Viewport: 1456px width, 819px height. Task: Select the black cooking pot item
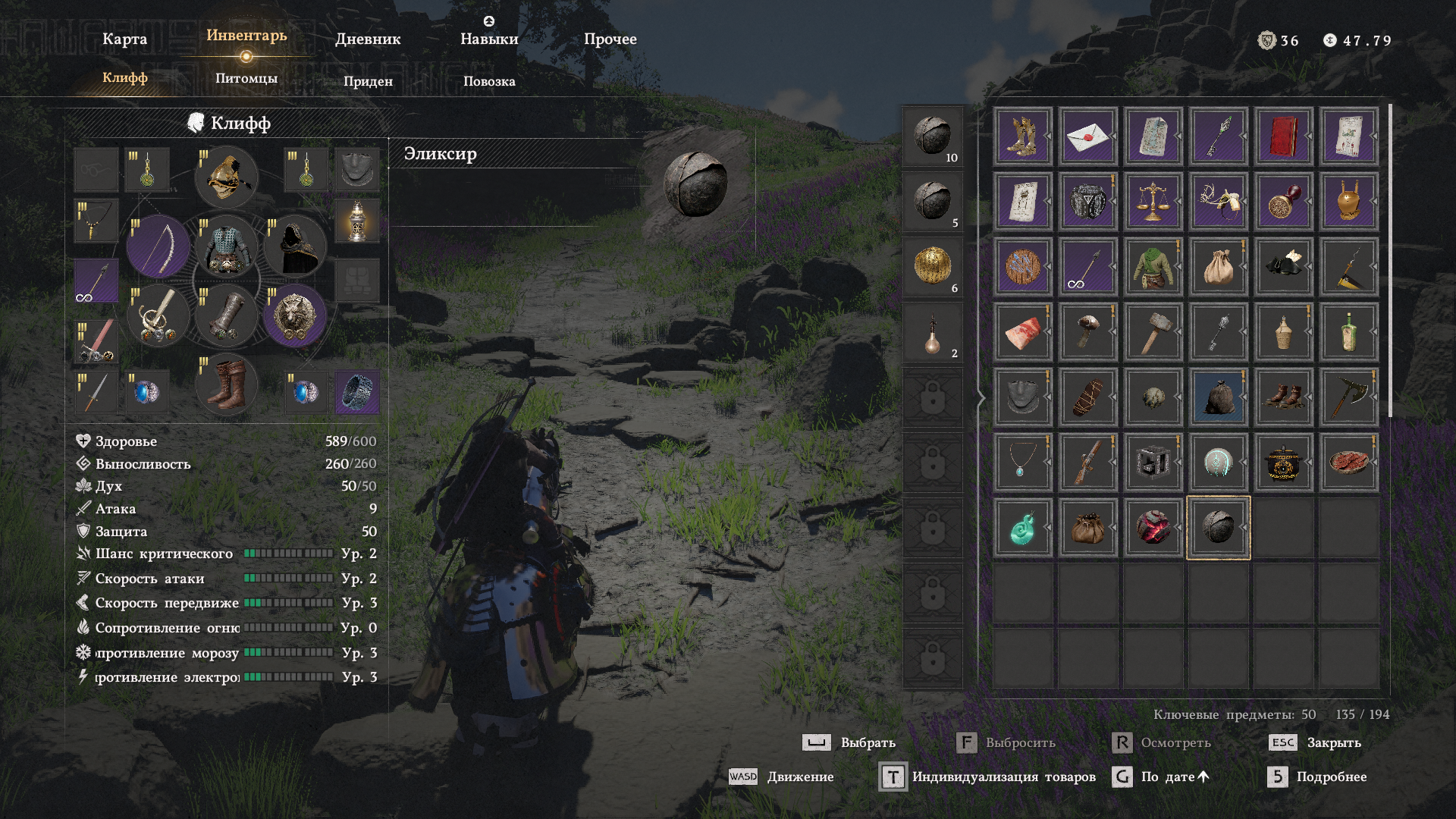point(1283,463)
